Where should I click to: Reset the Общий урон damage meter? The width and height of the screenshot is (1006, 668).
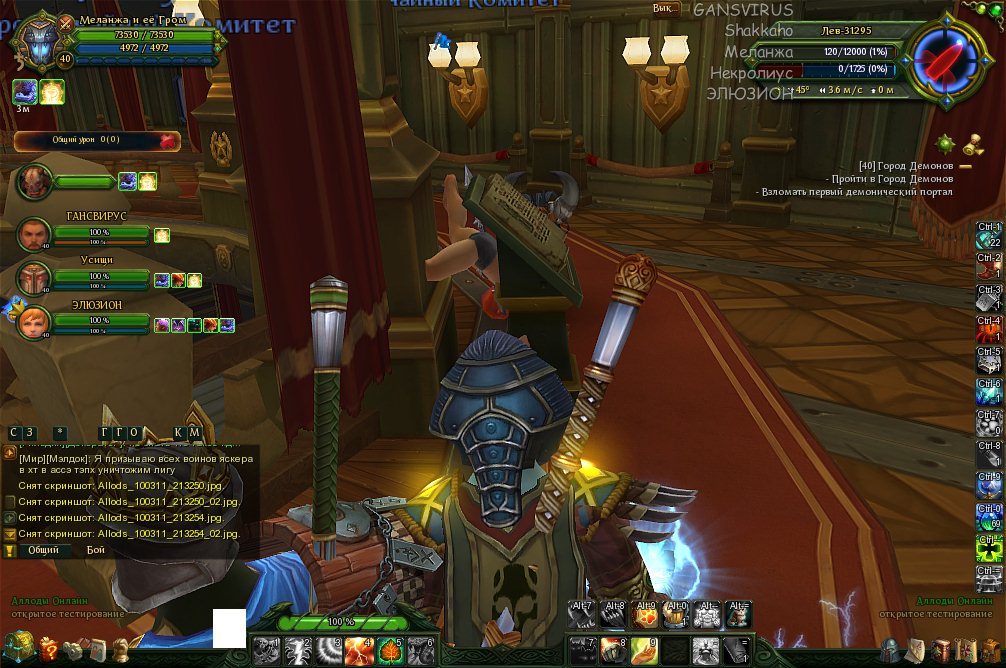(x=167, y=141)
